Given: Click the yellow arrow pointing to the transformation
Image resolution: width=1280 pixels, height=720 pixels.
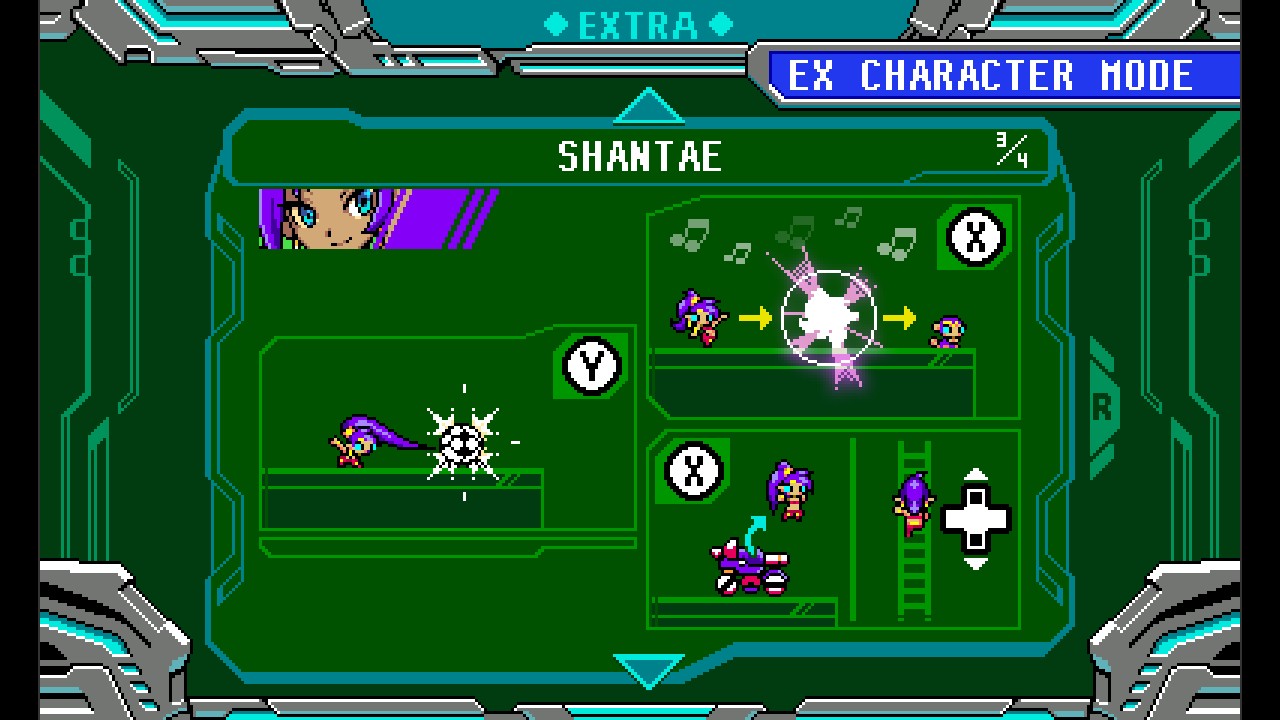Looking at the screenshot, I should point(756,318).
